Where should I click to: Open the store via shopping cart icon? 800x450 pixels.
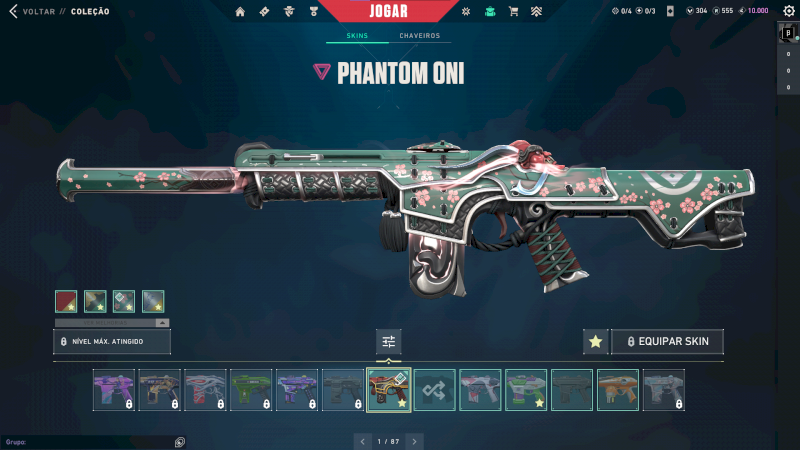point(513,12)
